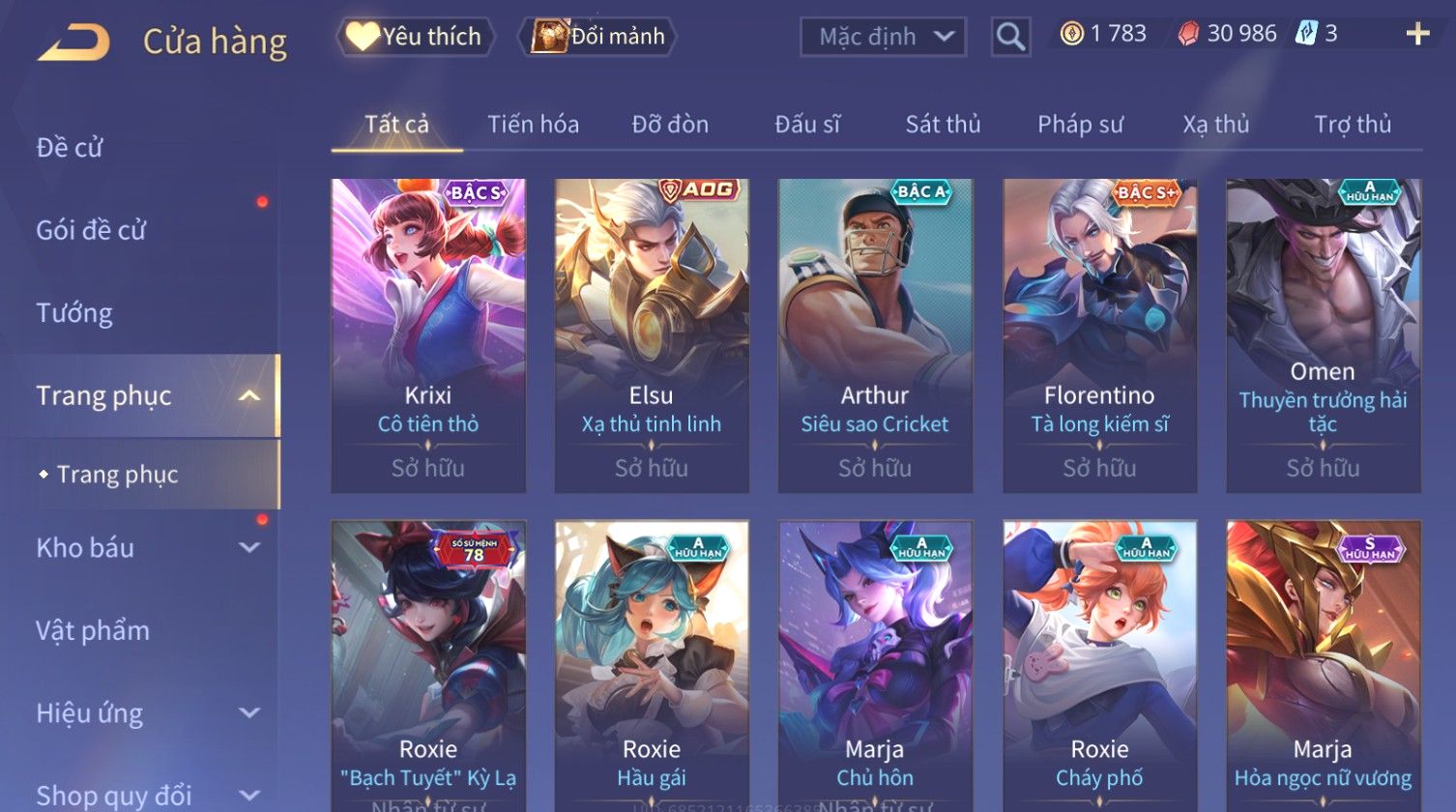This screenshot has height=812, width=1456.
Task: Switch to the Pháp sư tab
Action: (x=1080, y=125)
